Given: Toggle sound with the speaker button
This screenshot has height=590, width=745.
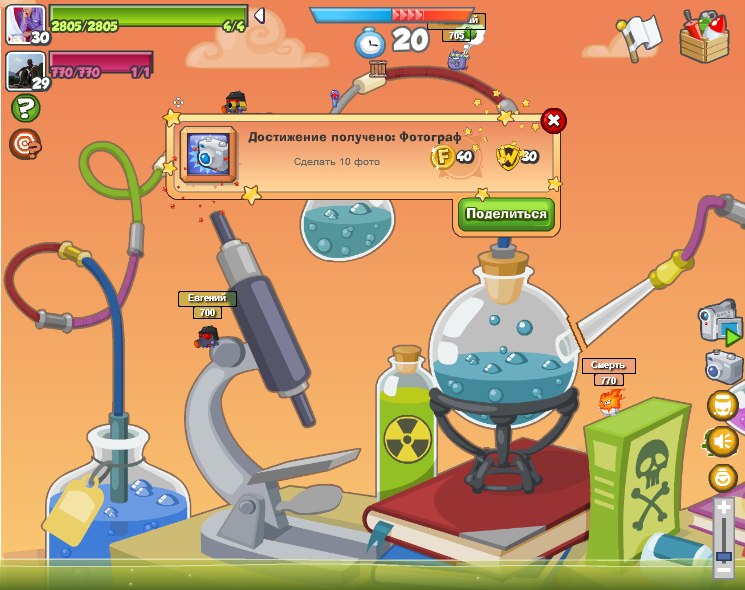Looking at the screenshot, I should coord(722,440).
